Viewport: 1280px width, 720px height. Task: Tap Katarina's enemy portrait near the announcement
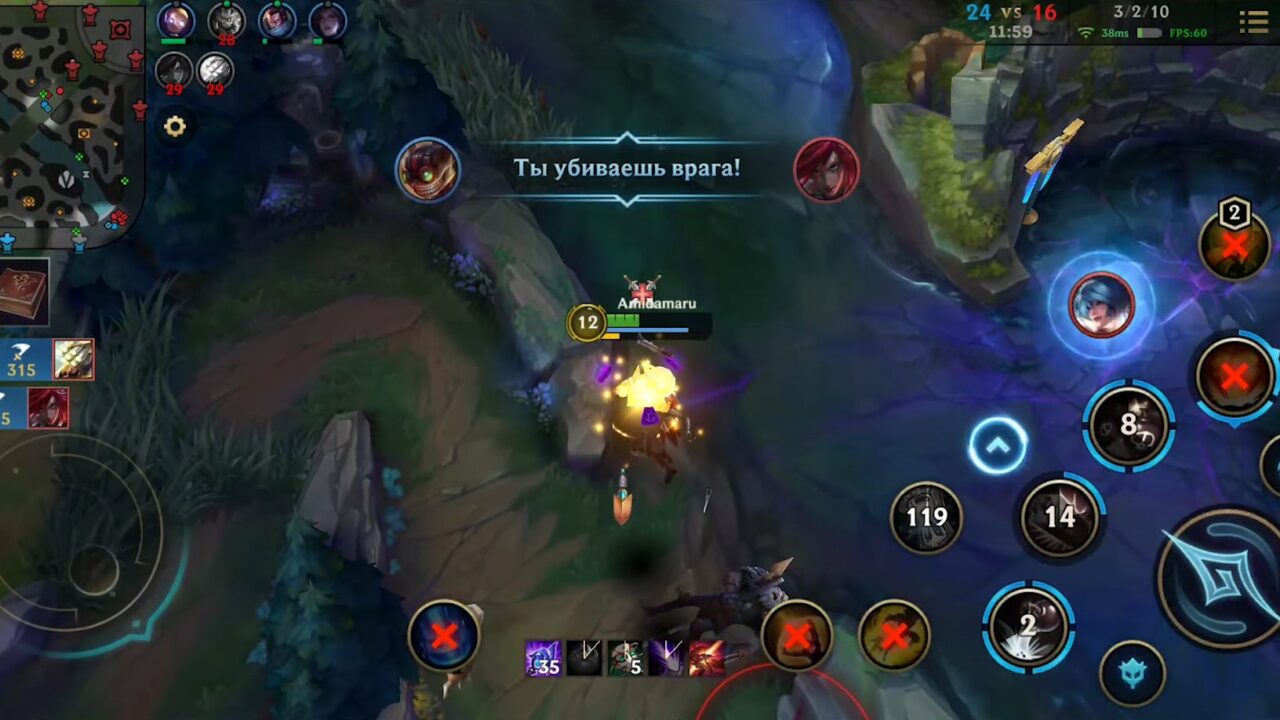827,168
